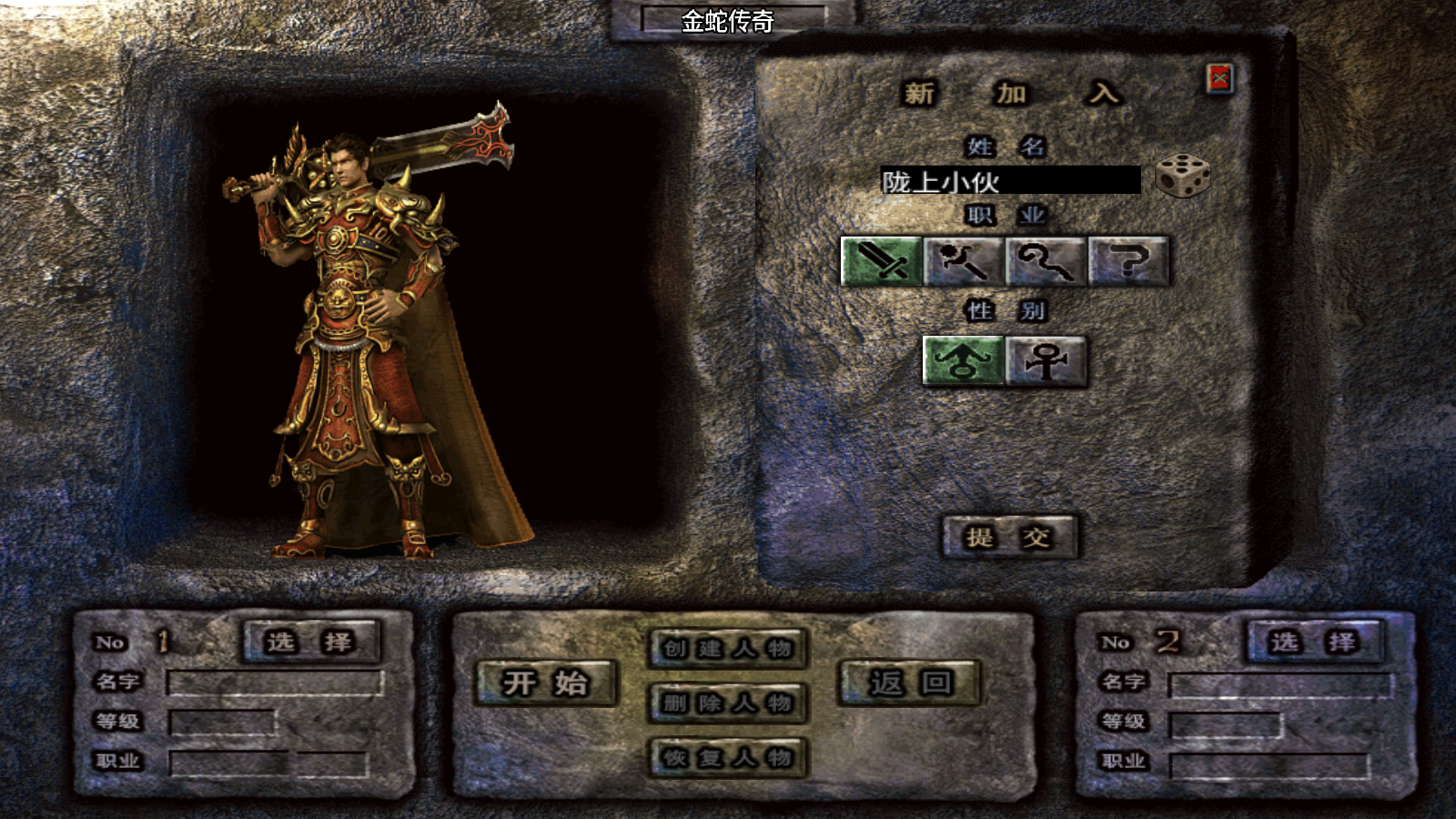Pick the hooked staff class icon
Screen dimensions: 1456x819
click(x=1046, y=262)
